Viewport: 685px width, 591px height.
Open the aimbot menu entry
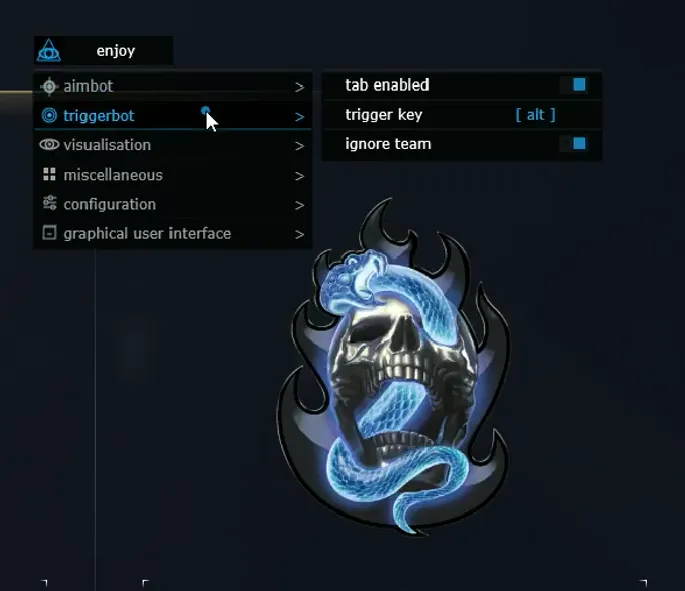click(x=88, y=87)
